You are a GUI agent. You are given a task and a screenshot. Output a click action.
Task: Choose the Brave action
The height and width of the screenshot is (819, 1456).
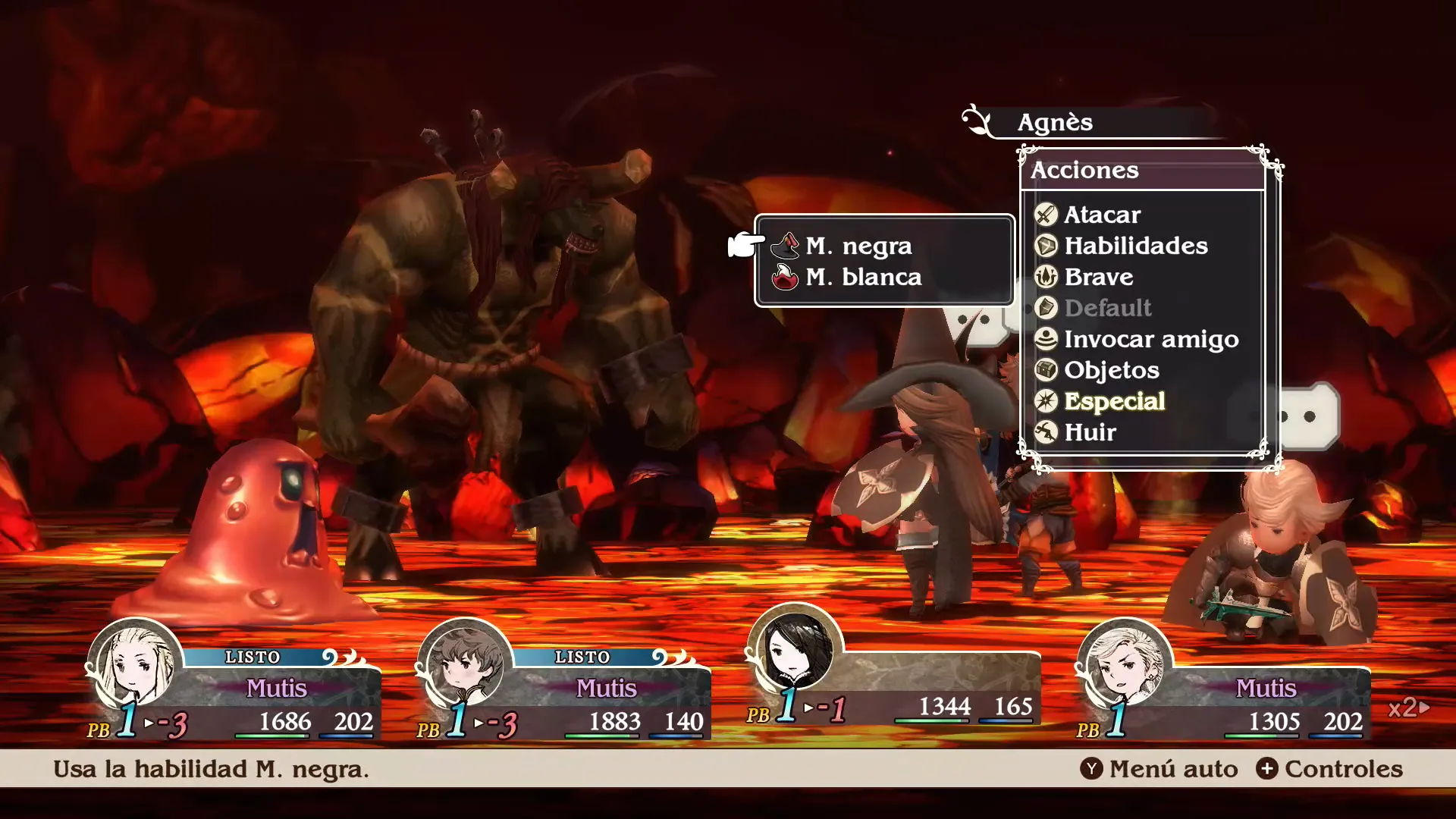(1098, 277)
